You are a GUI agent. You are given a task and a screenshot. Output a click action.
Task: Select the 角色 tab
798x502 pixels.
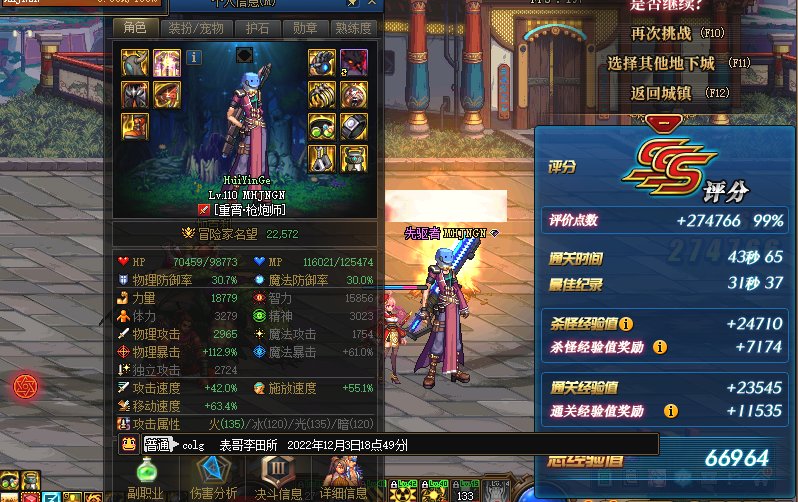point(135,28)
